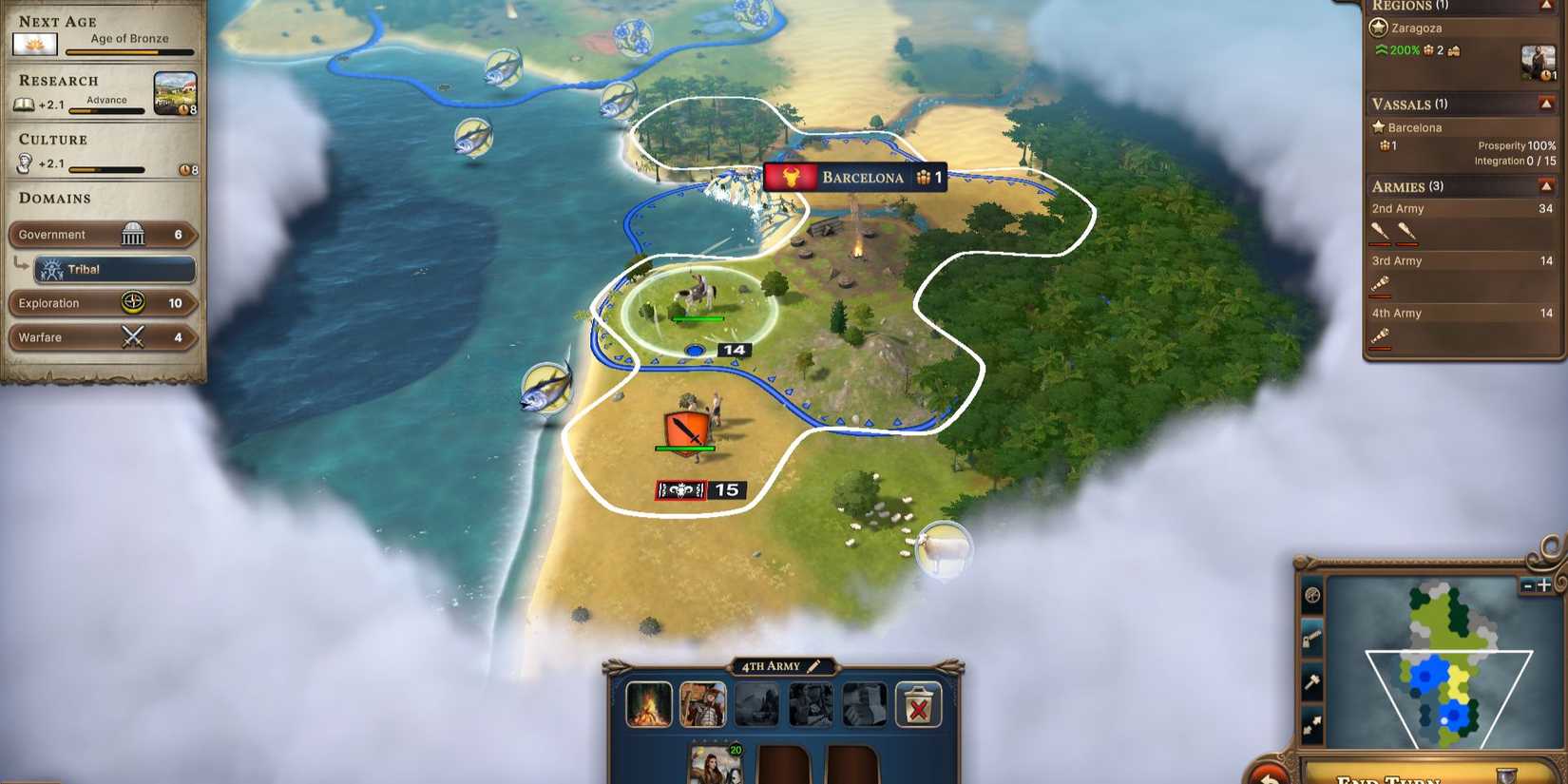Screen dimensions: 1568x784
Task: Click the Next Age lotus icon
Action: (34, 44)
